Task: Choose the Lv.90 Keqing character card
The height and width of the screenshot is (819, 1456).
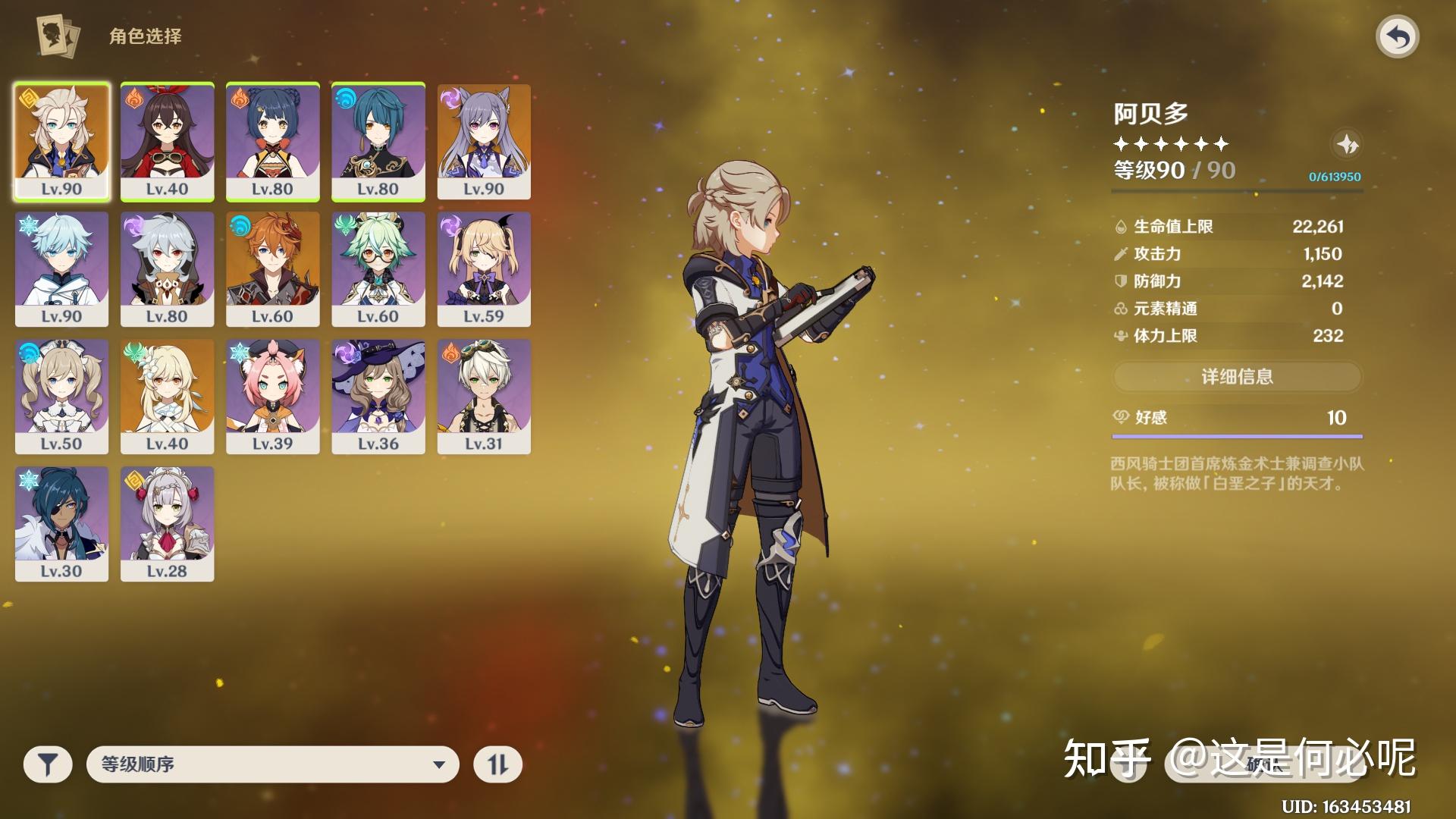Action: coord(484,142)
